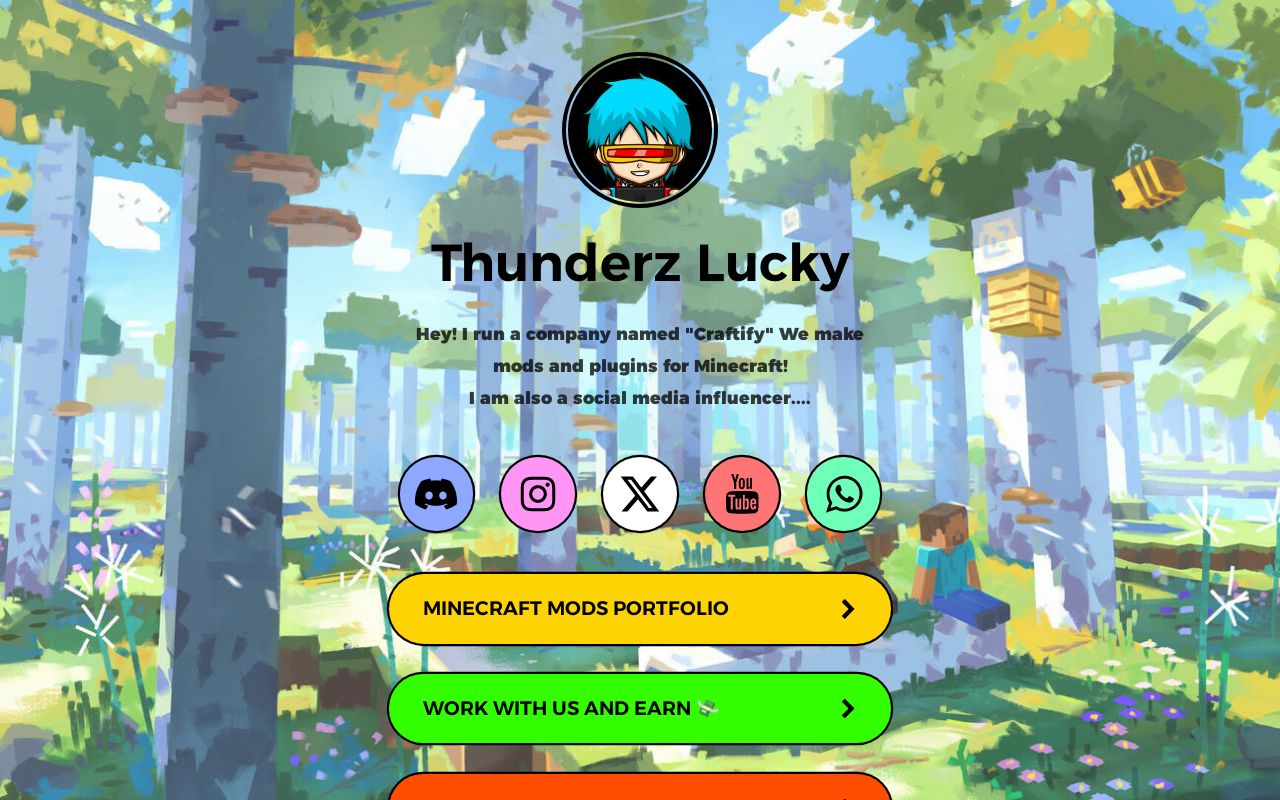Image resolution: width=1280 pixels, height=800 pixels.
Task: Expand the truncated bio via the ellipsis
Action: click(800, 398)
